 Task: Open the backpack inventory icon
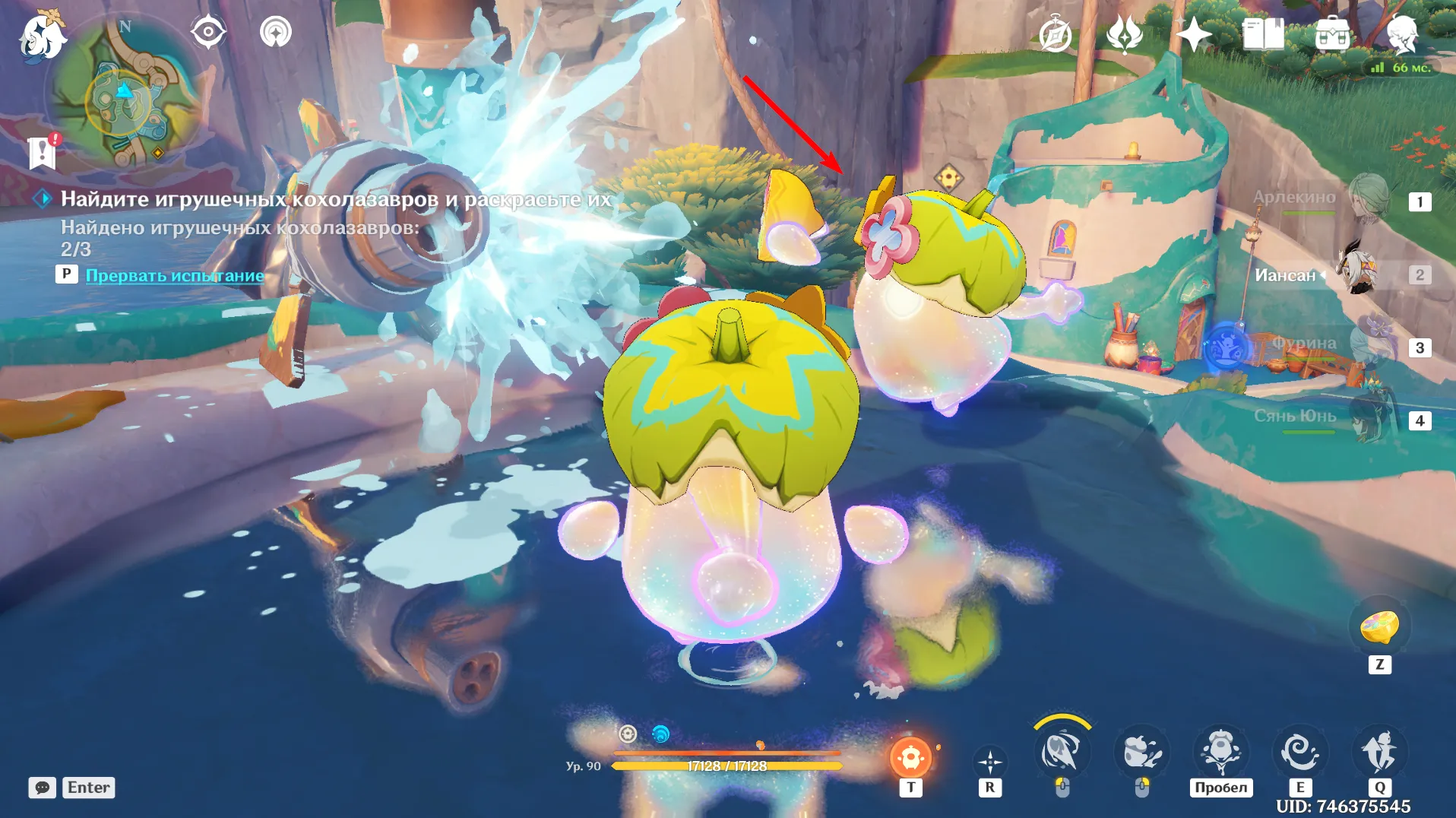coord(1332,35)
